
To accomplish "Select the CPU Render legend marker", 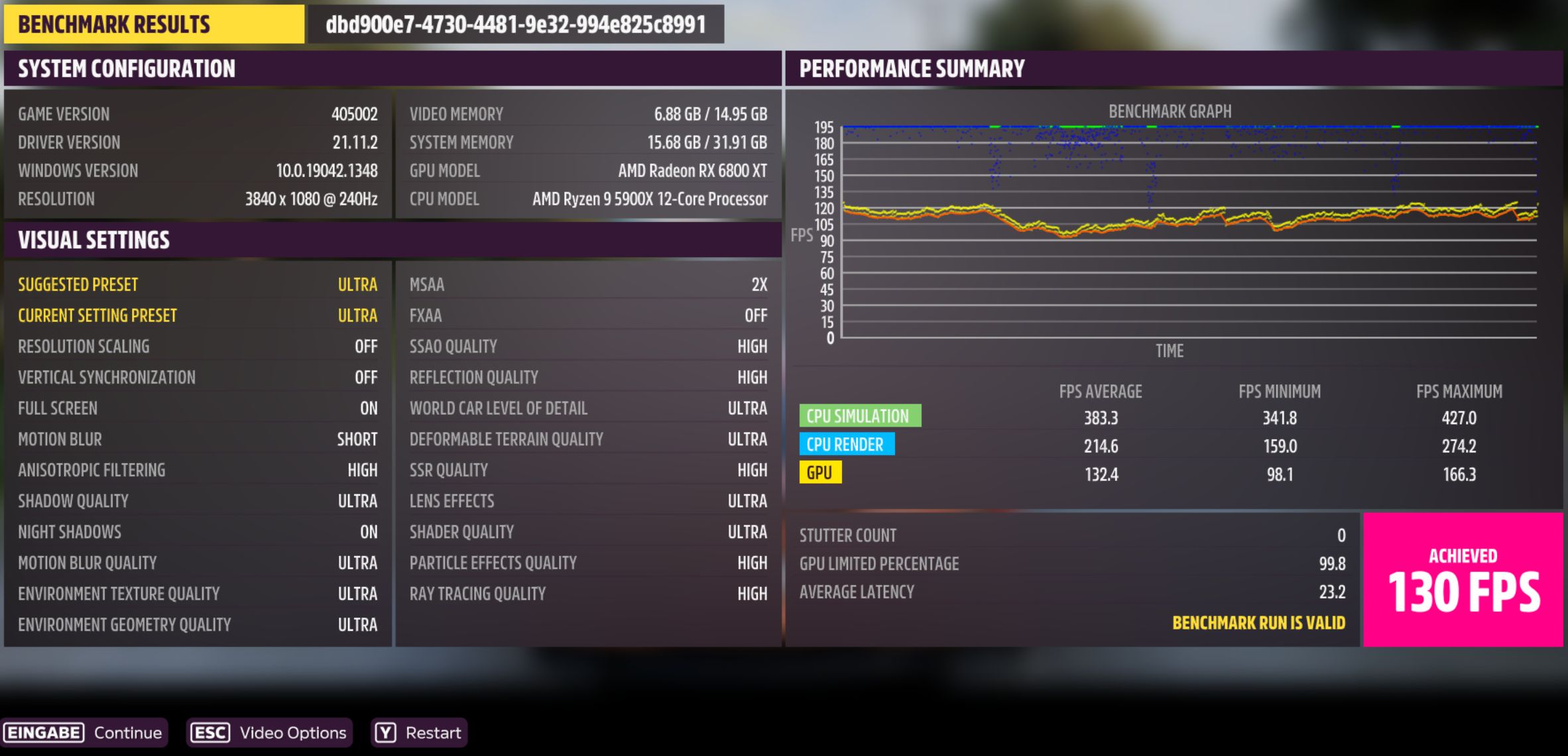I will [847, 444].
